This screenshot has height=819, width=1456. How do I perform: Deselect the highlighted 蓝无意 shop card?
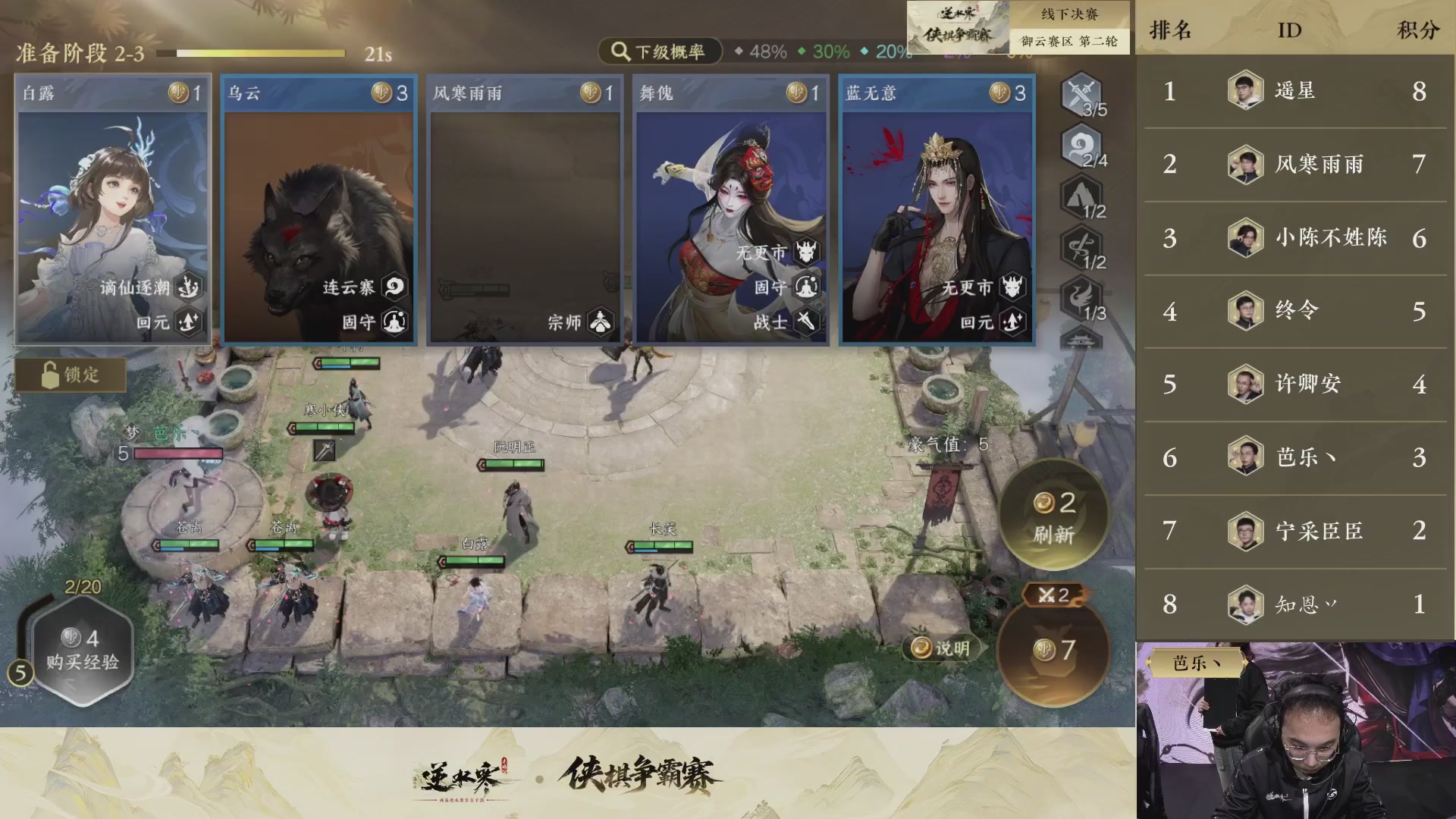pyautogui.click(x=936, y=210)
